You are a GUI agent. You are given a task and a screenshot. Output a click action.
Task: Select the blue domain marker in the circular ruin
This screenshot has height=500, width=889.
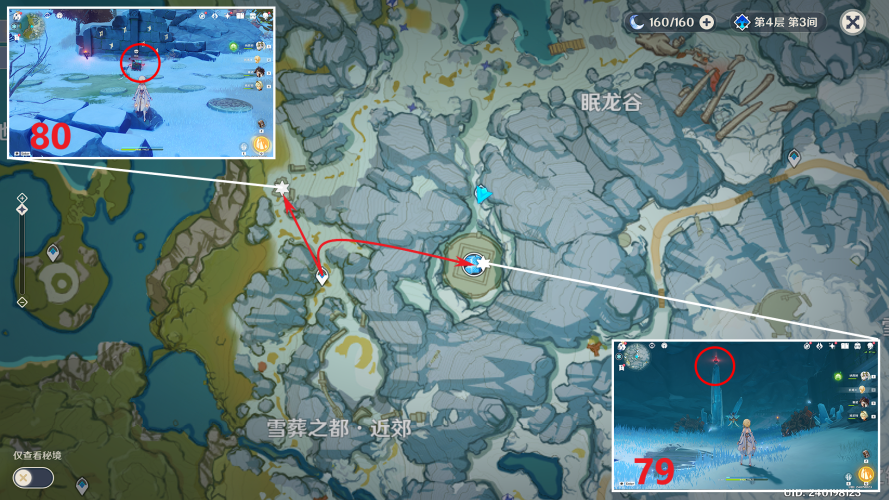pyautogui.click(x=470, y=262)
